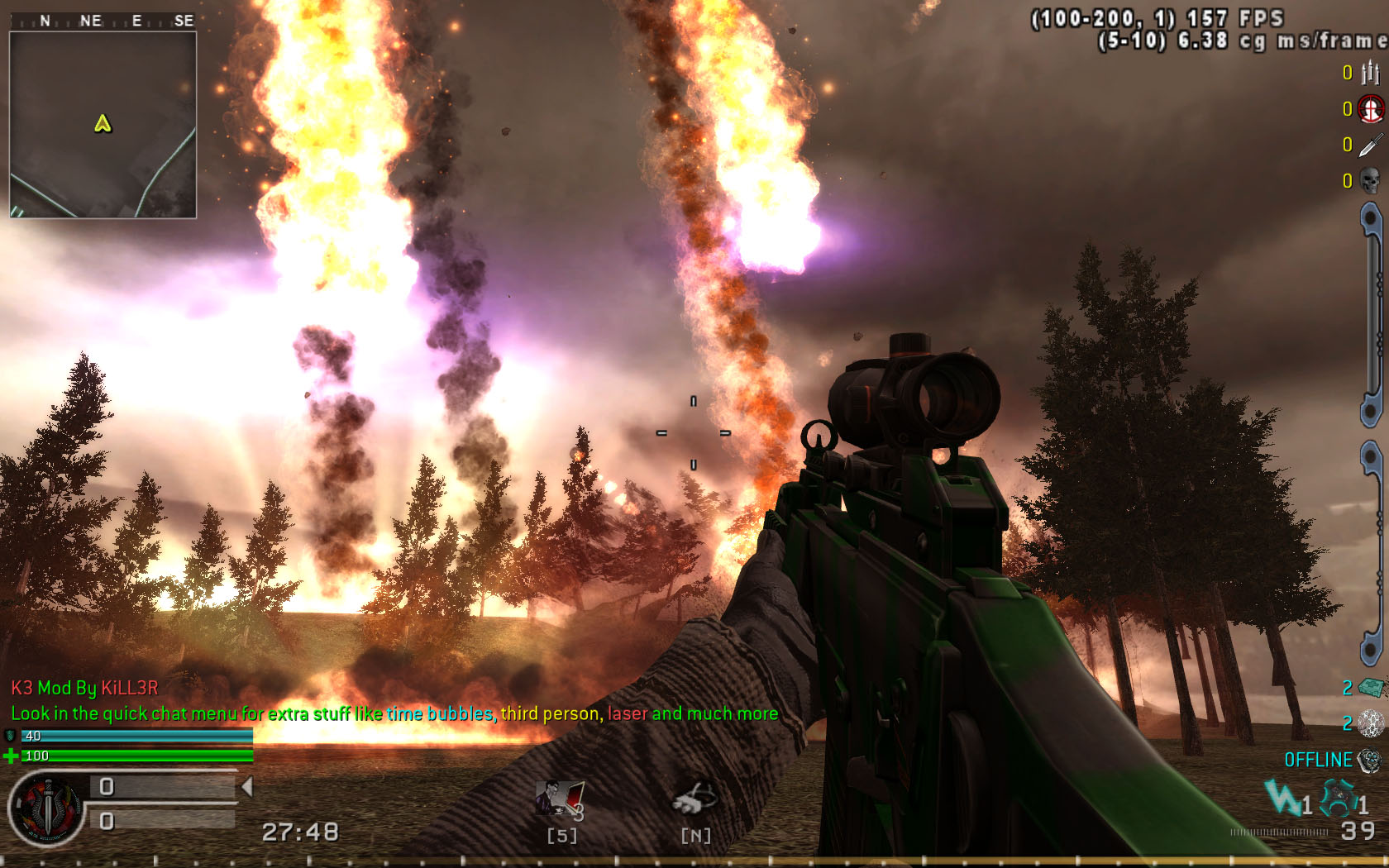Click the dagger team emblem
This screenshot has height=868, width=1389.
[x=46, y=809]
